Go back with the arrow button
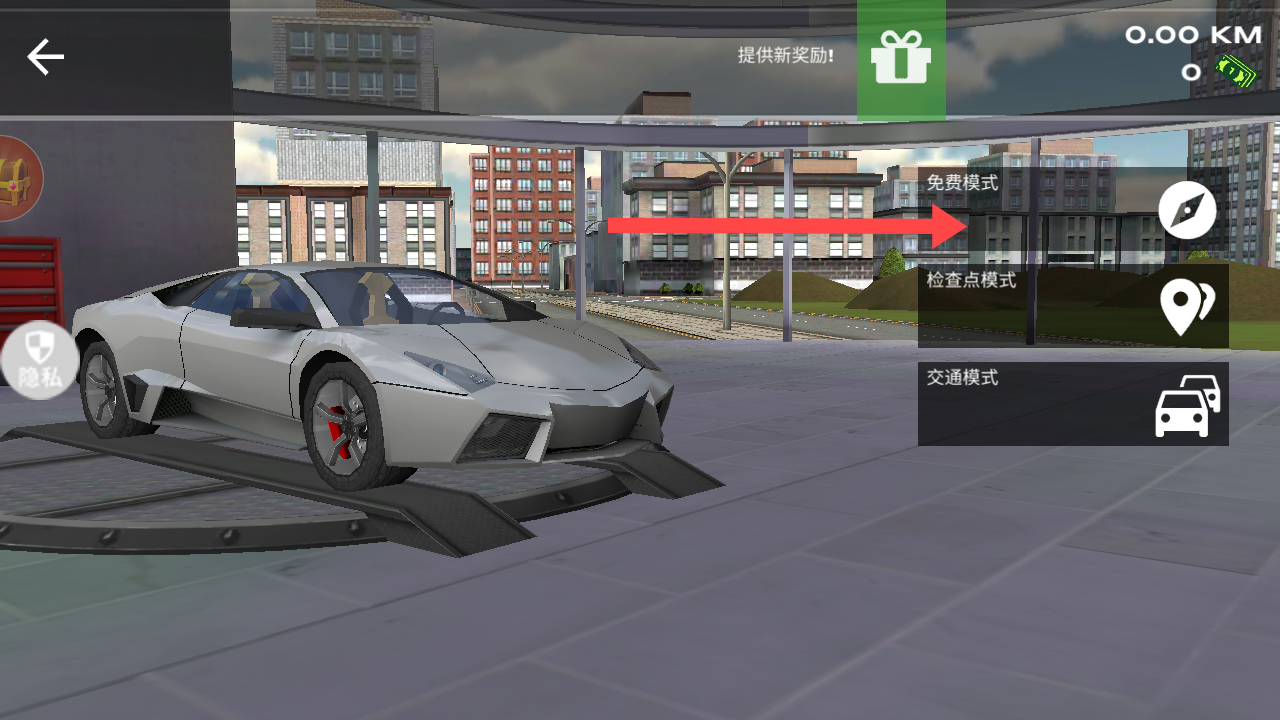This screenshot has width=1280, height=720. tap(45, 57)
